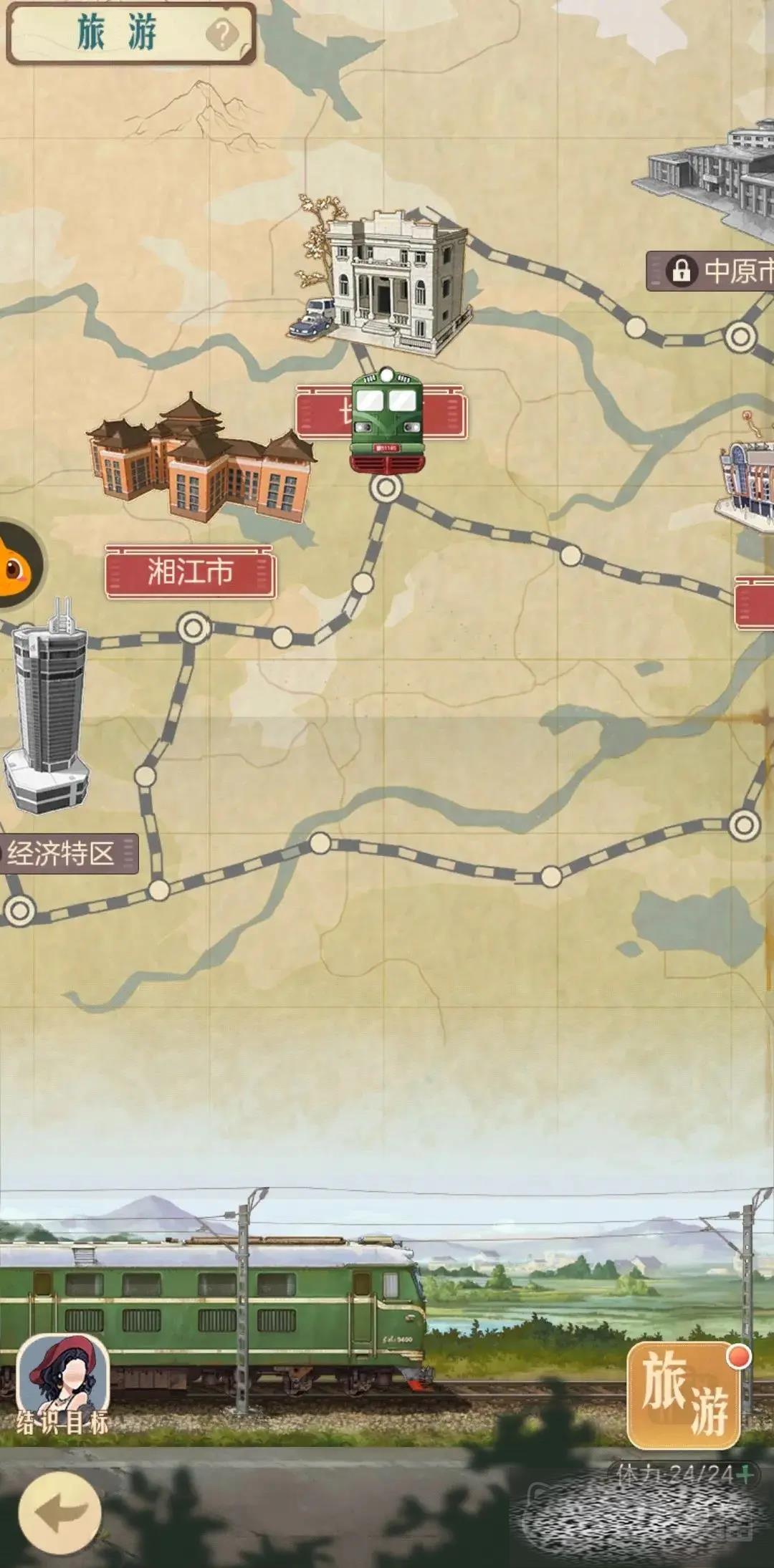Select the green train map marker
The width and height of the screenshot is (774, 1568).
coord(386,421)
